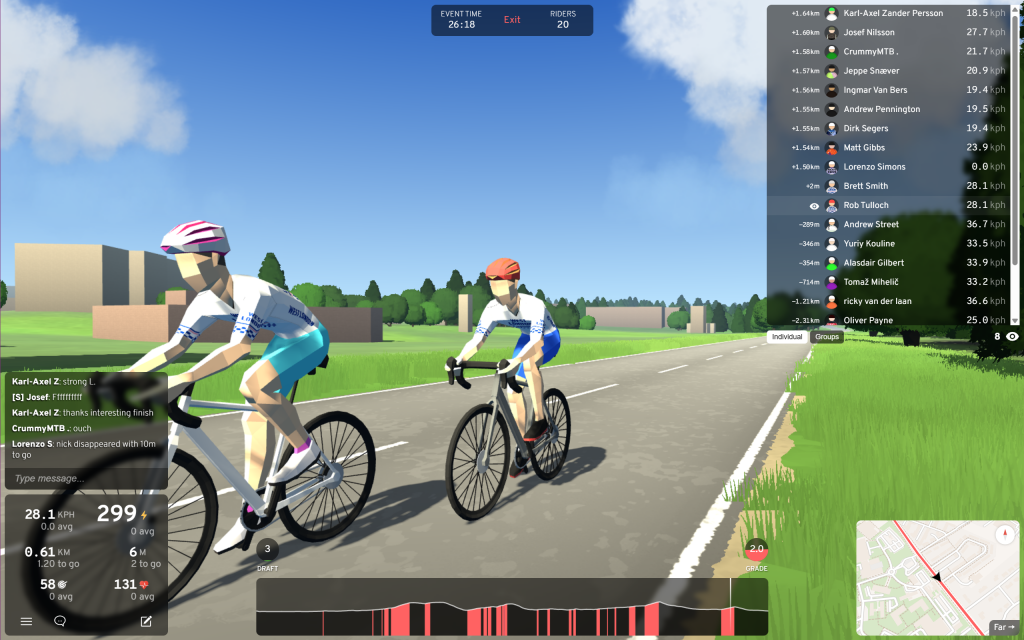Viewport: 1024px width, 640px height.
Task: Select Matt Gibbs in the rider list
Action: tap(865, 147)
